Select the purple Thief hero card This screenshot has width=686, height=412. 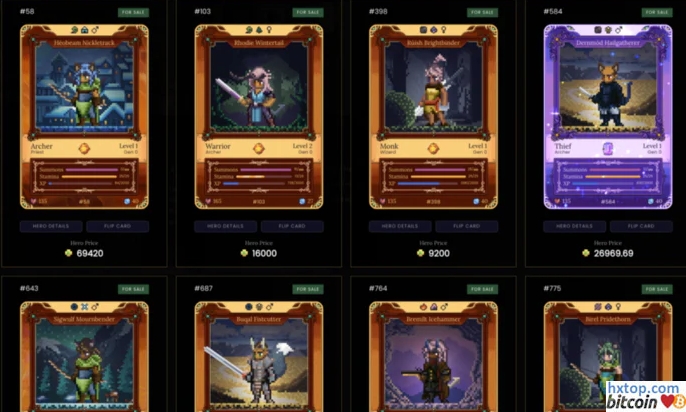(x=608, y=117)
